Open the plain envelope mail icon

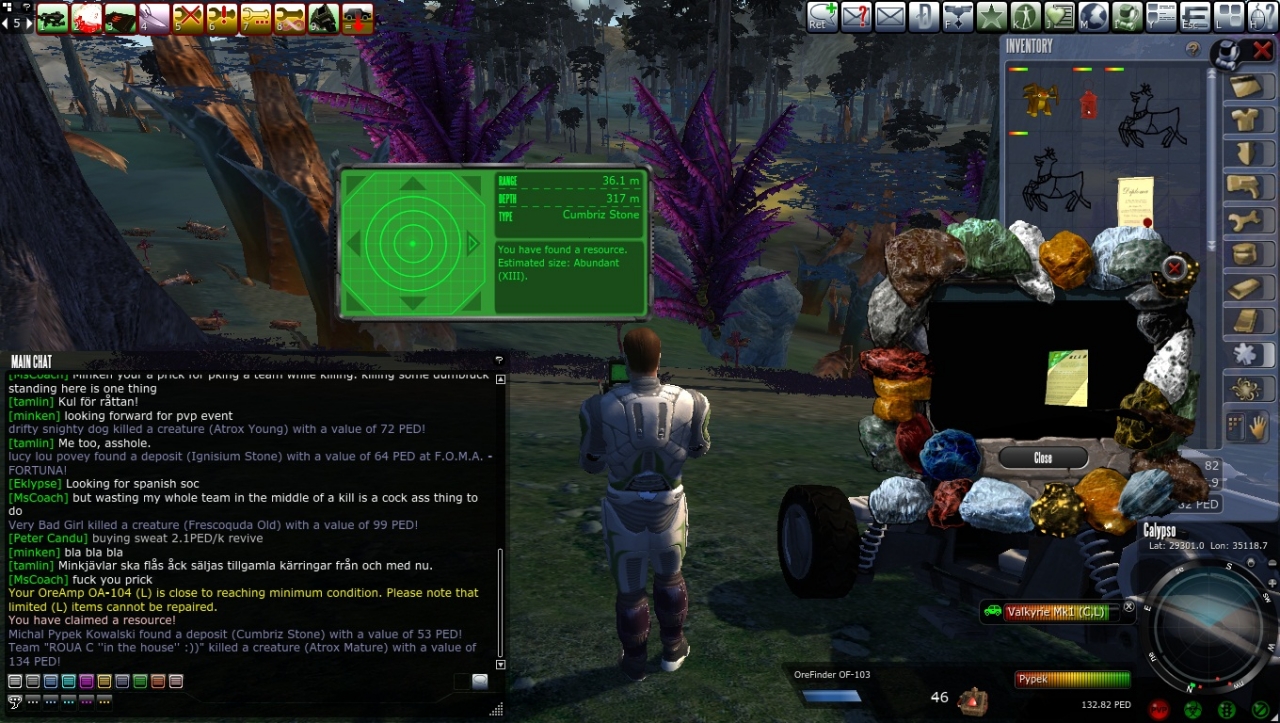[x=890, y=17]
